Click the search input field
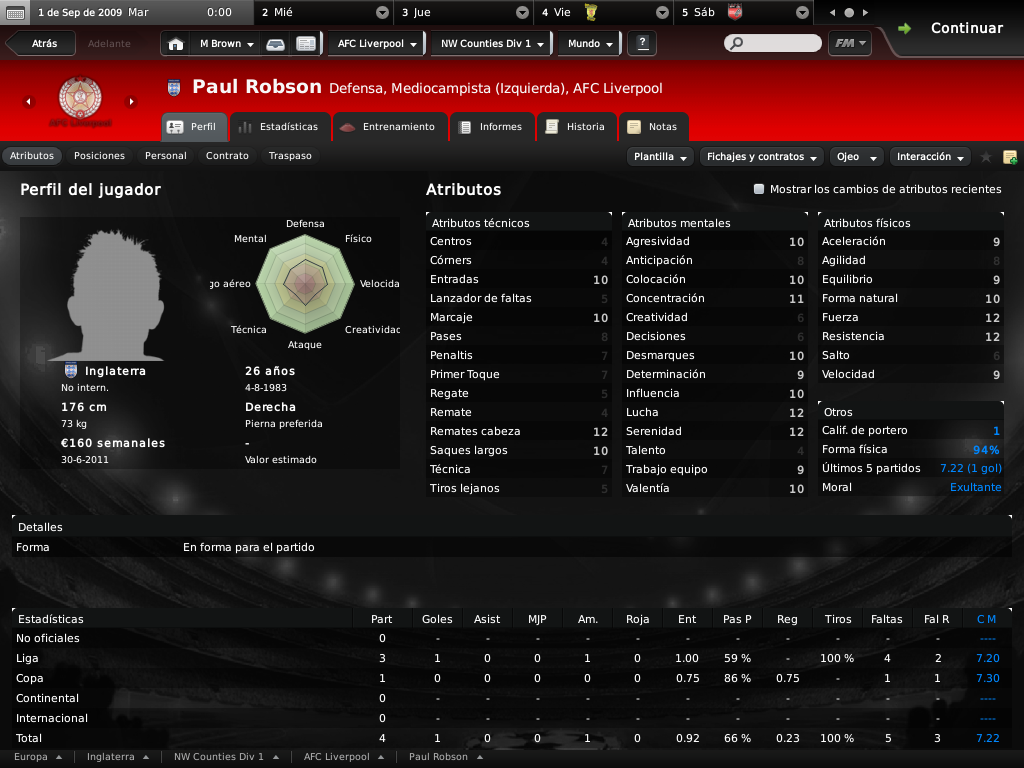 pyautogui.click(x=776, y=44)
